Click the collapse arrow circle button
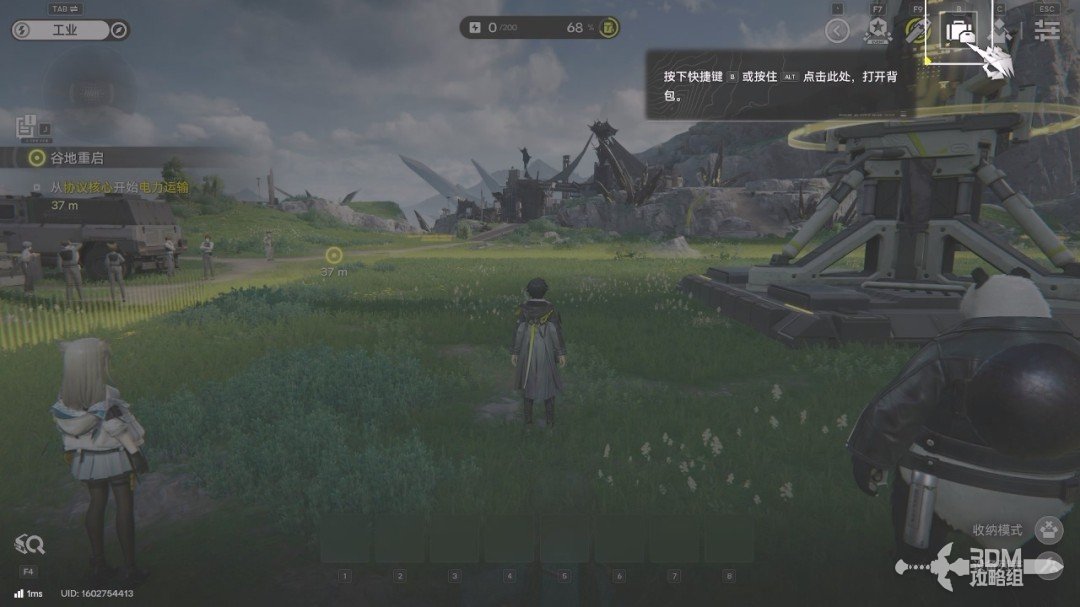 (x=837, y=30)
